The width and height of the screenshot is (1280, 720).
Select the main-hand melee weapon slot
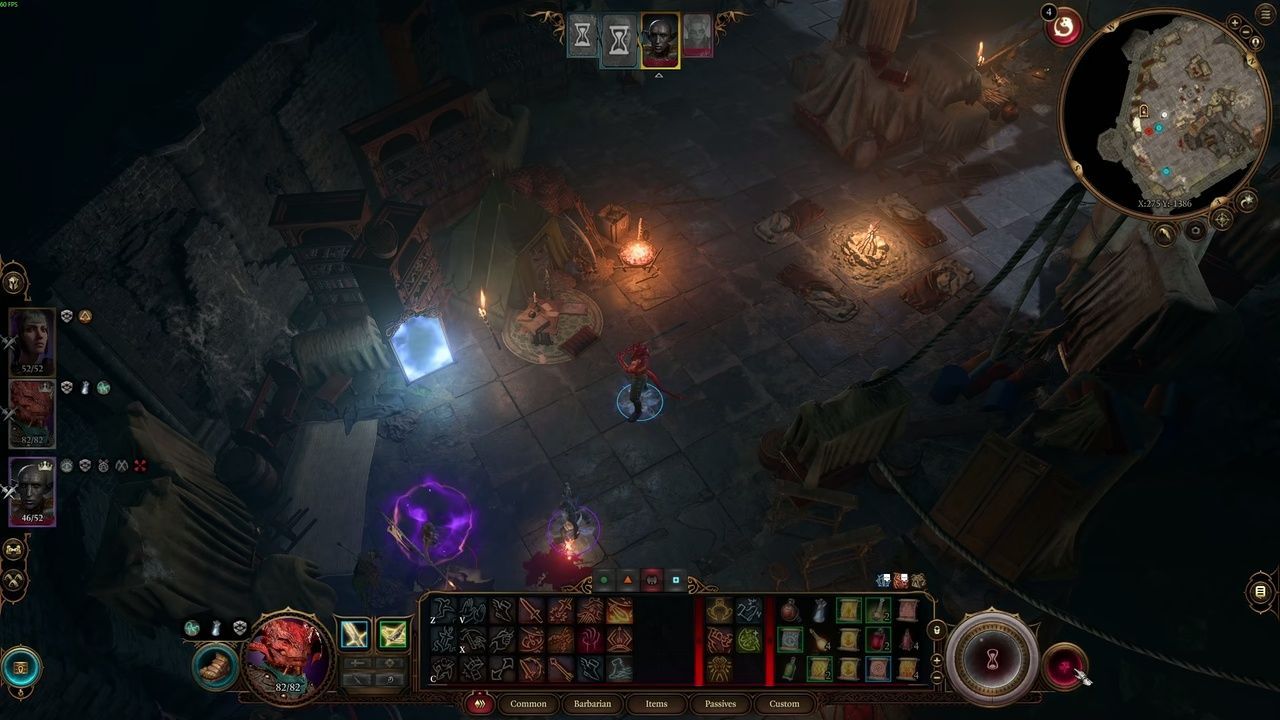coord(355,634)
